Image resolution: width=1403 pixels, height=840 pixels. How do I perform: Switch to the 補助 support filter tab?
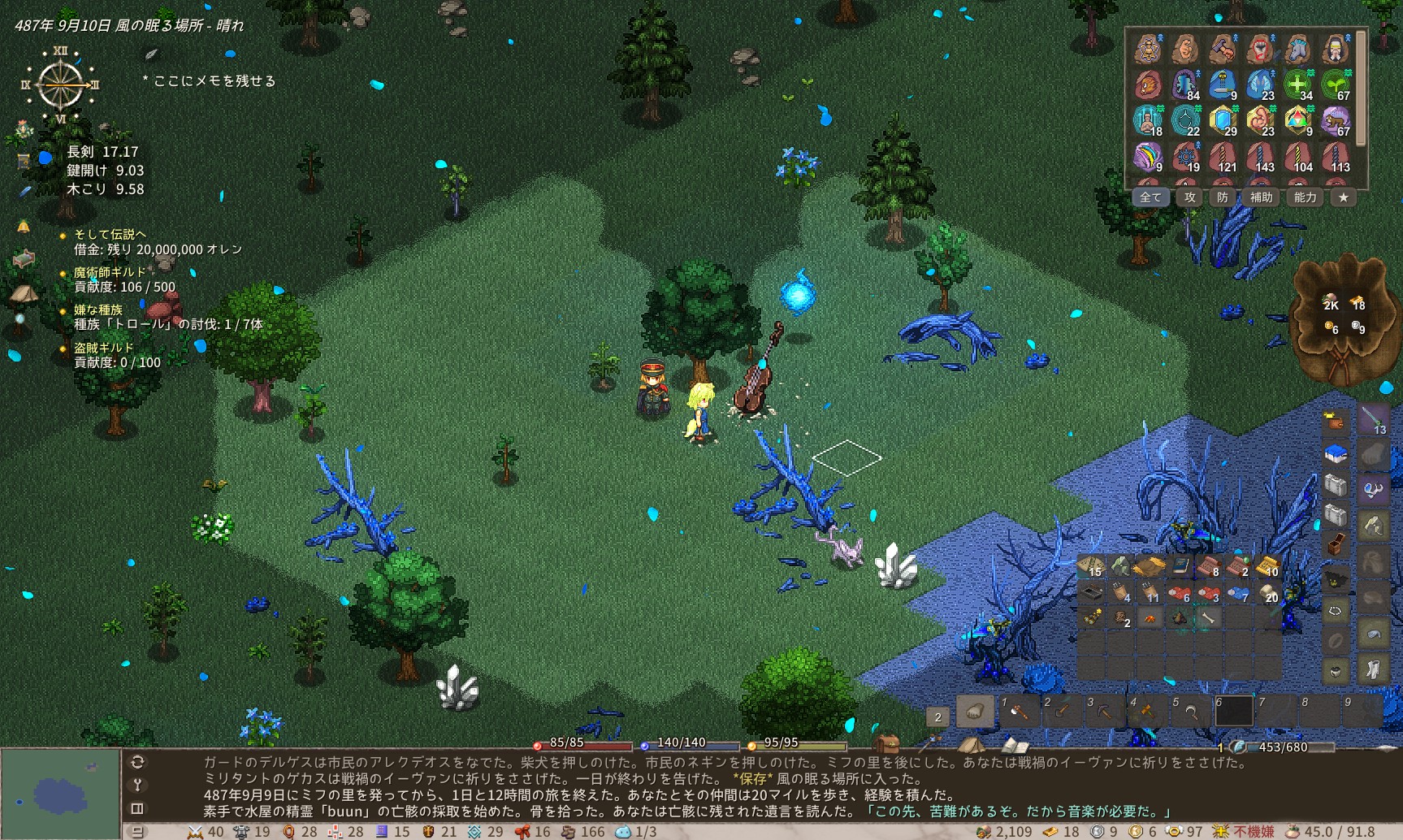point(1261,197)
